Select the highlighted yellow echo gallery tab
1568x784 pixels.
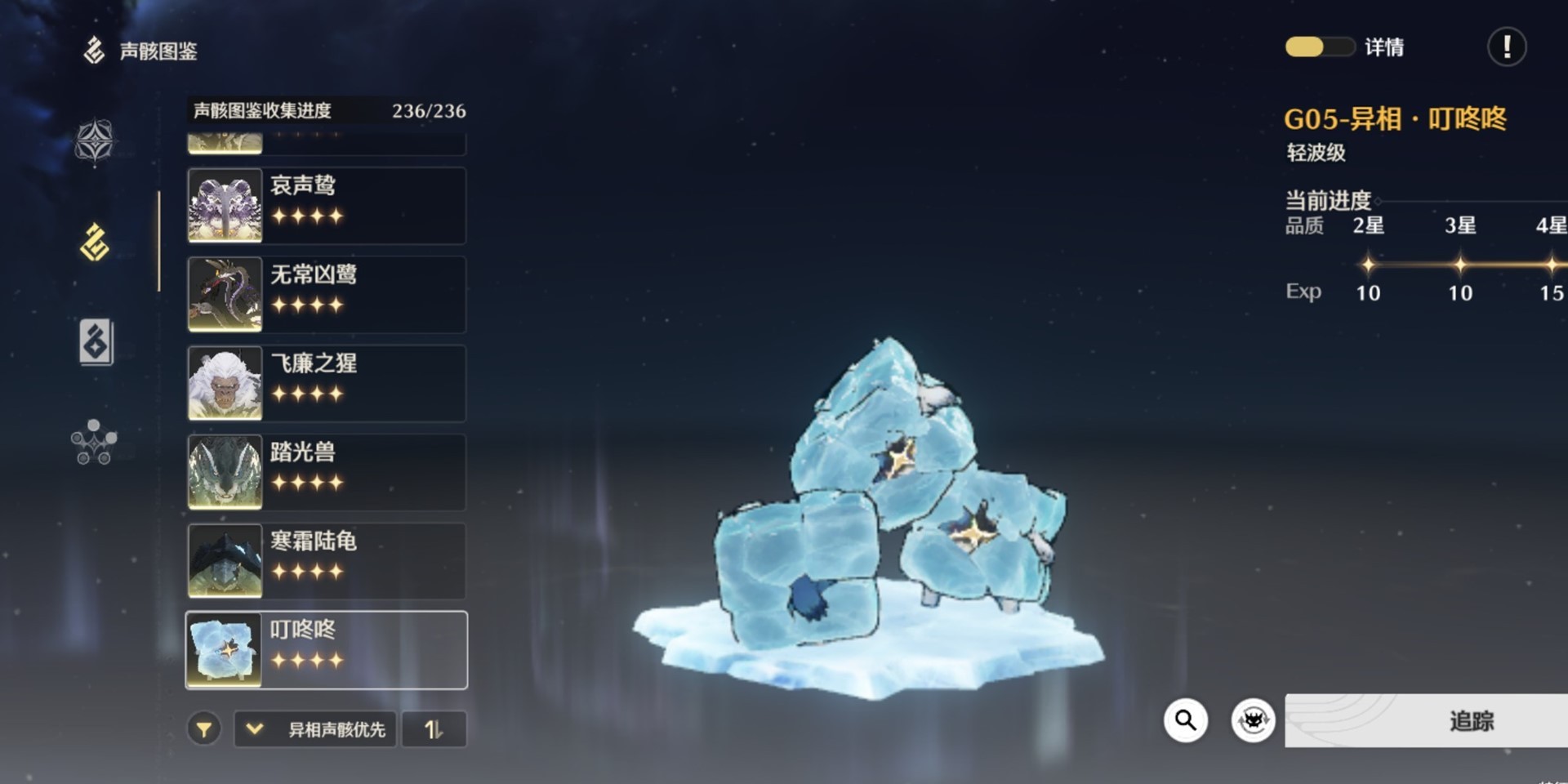[x=95, y=243]
